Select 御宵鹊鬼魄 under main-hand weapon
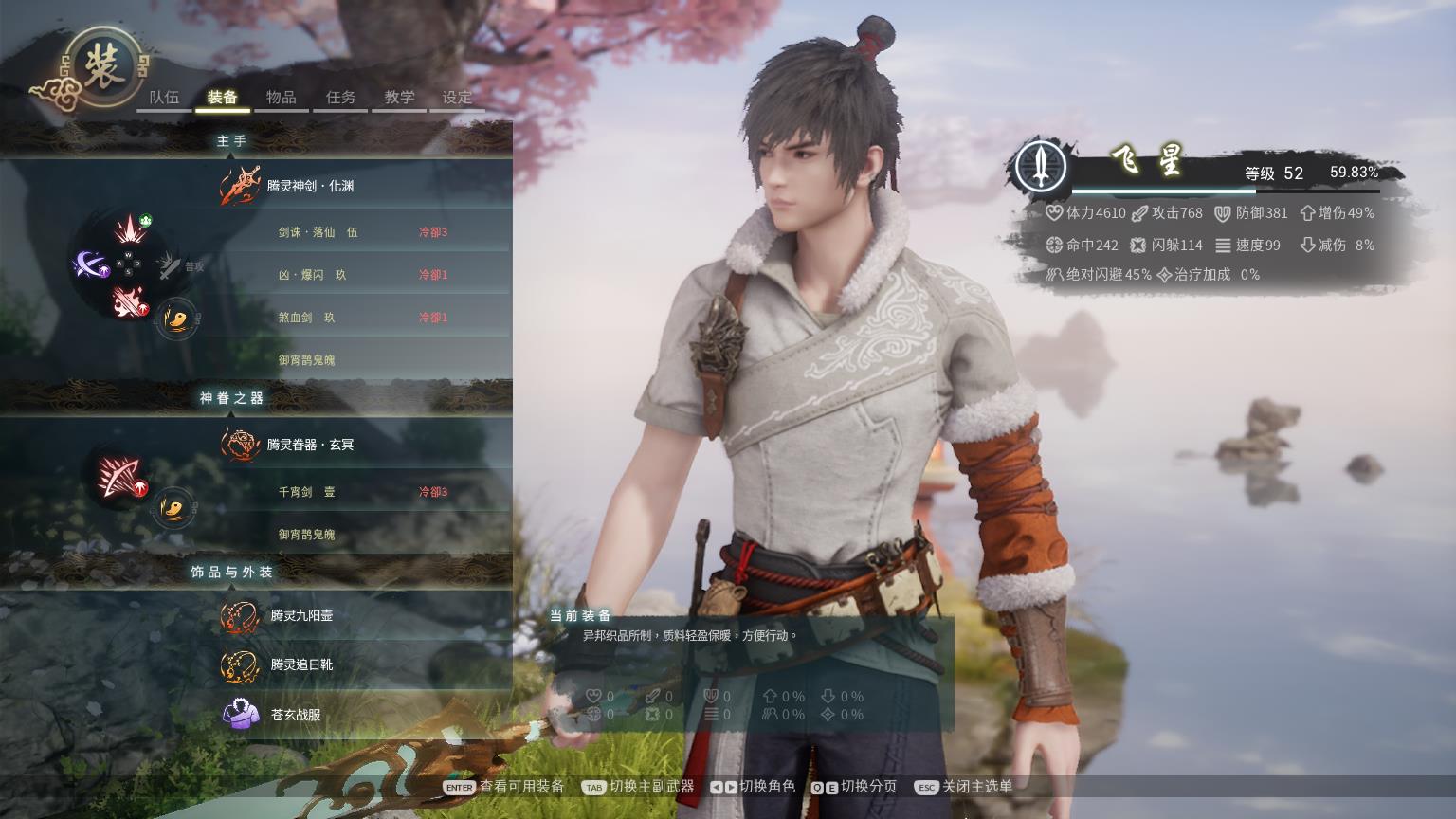 (x=307, y=360)
